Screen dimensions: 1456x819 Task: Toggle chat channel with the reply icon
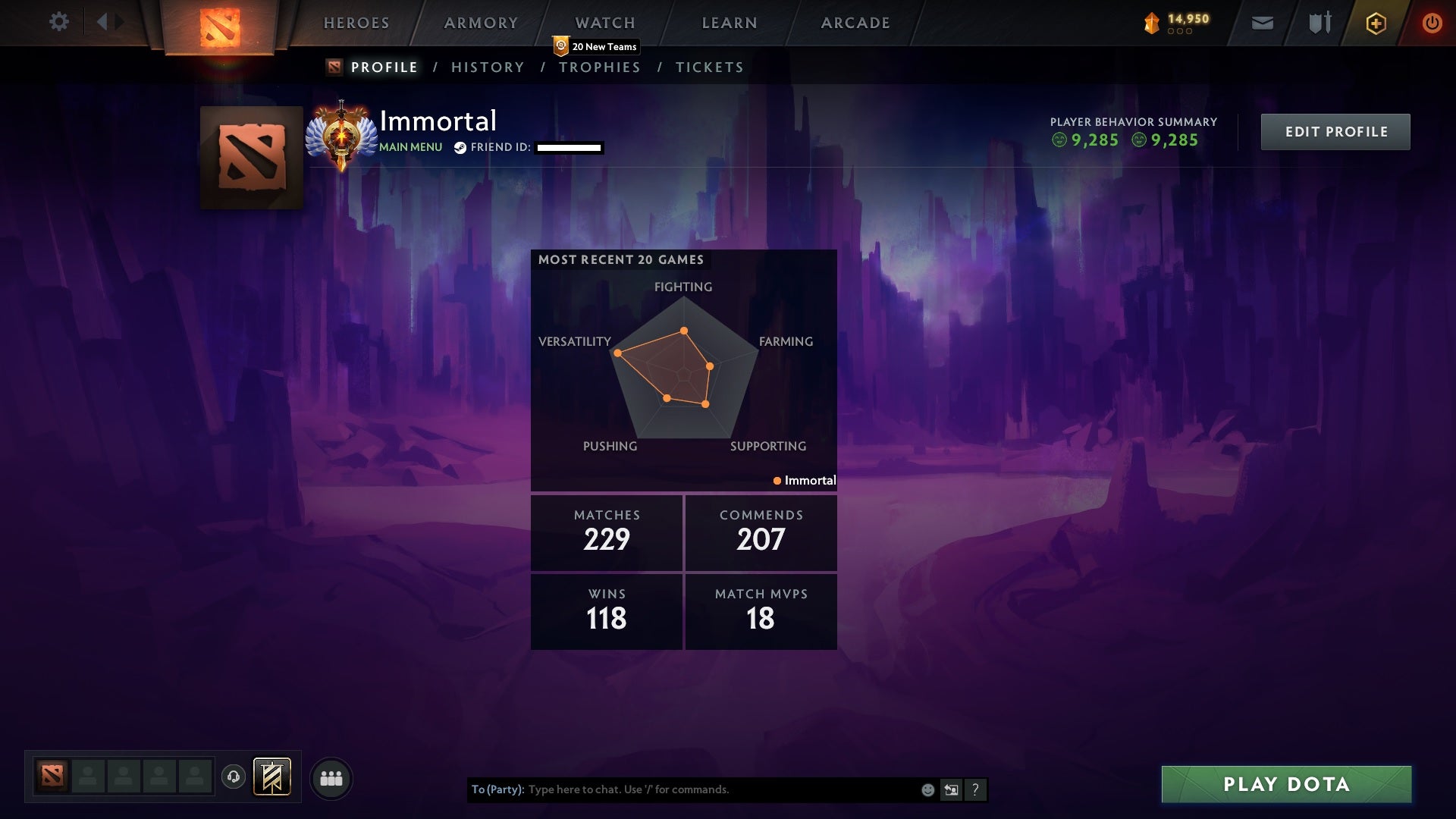(x=951, y=789)
